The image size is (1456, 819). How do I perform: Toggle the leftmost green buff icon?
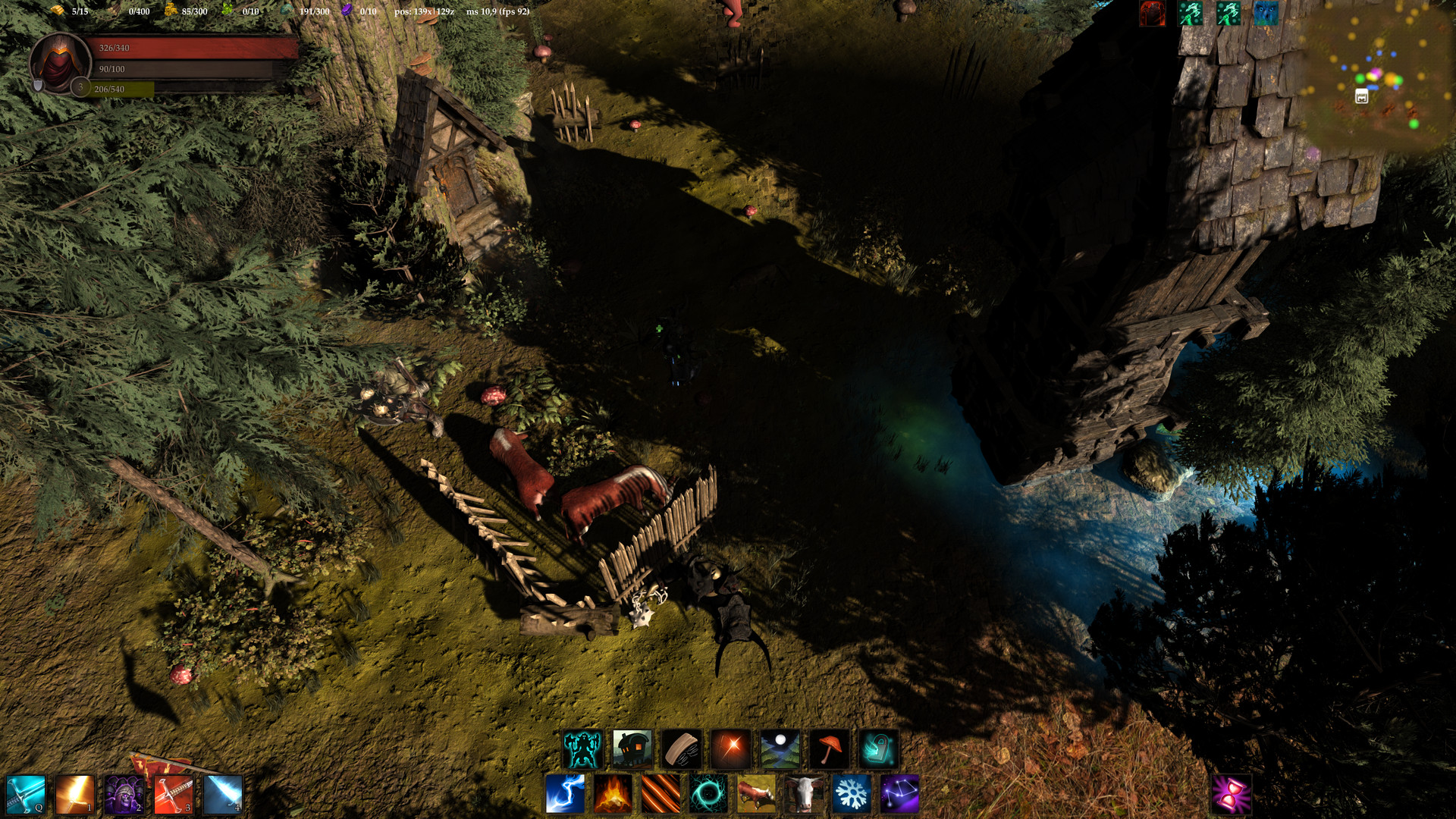1189,14
